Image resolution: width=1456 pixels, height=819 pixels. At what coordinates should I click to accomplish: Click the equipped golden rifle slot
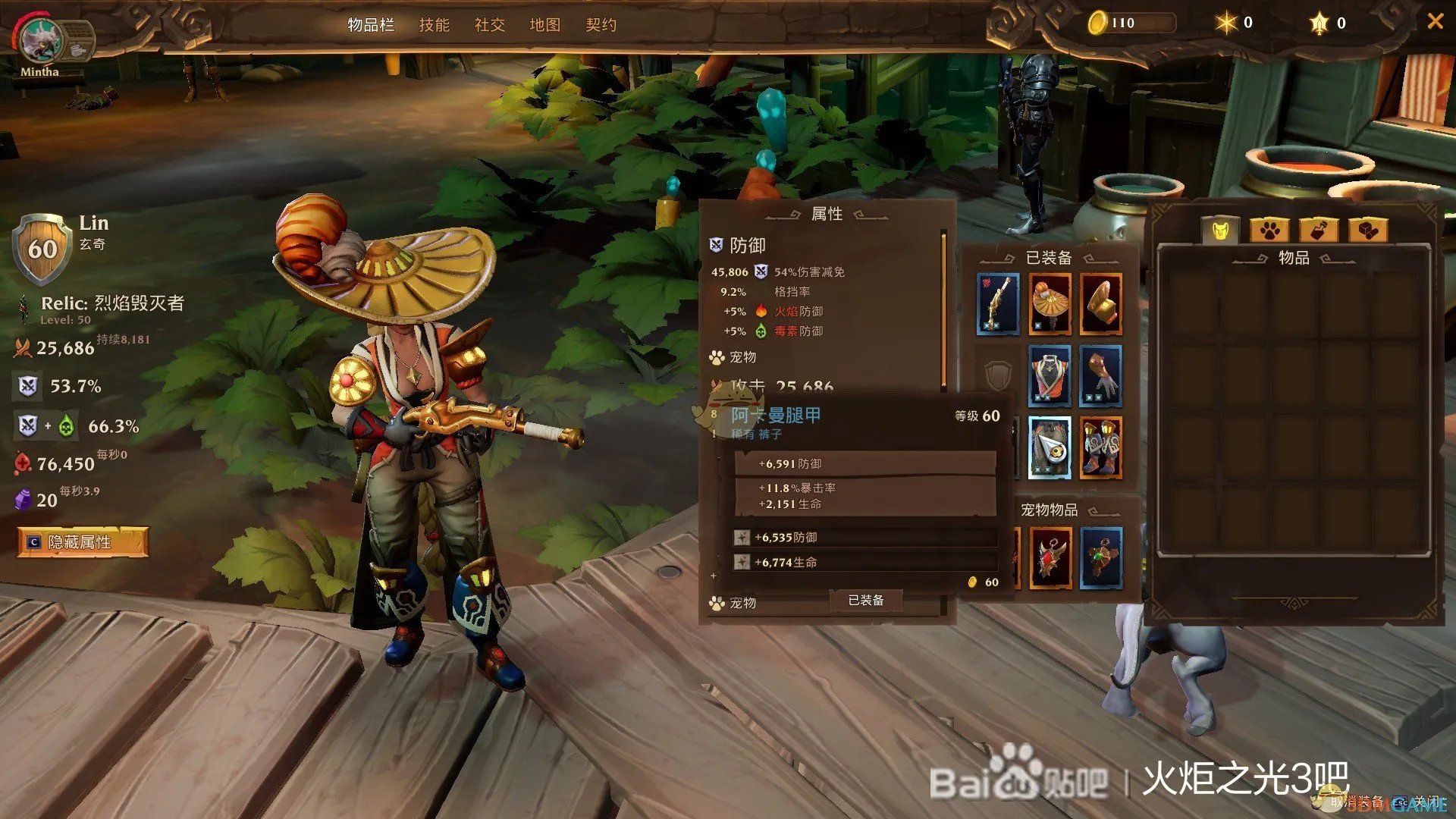click(997, 303)
